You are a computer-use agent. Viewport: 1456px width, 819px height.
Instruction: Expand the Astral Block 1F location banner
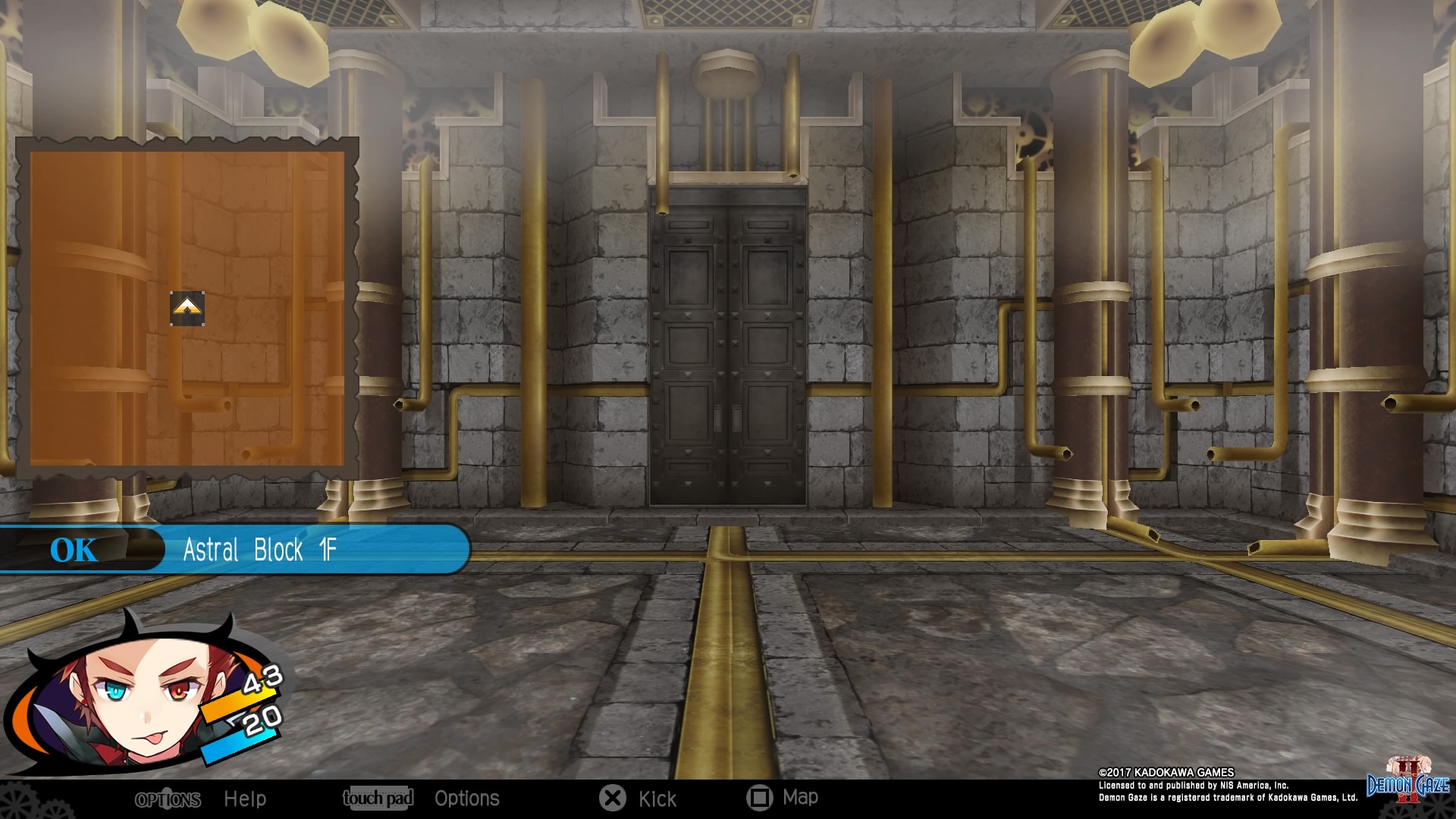[262, 551]
